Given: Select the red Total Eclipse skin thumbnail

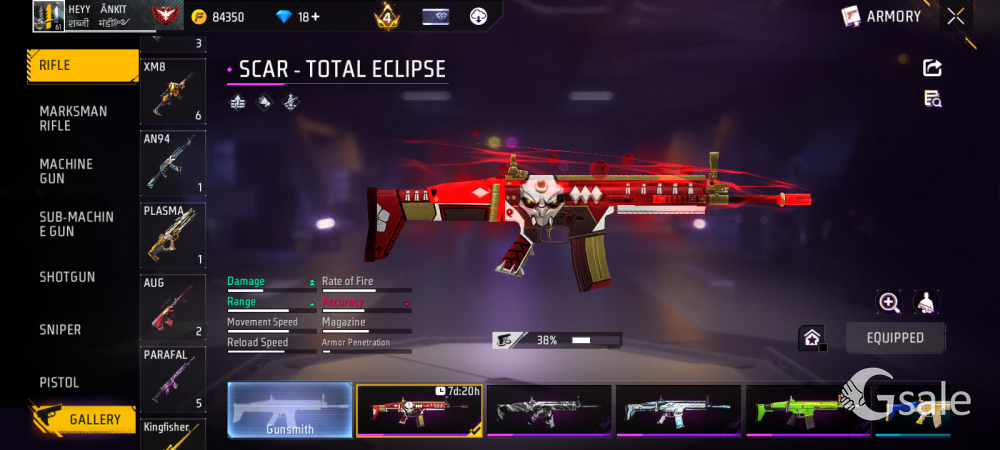Looking at the screenshot, I should point(419,410).
